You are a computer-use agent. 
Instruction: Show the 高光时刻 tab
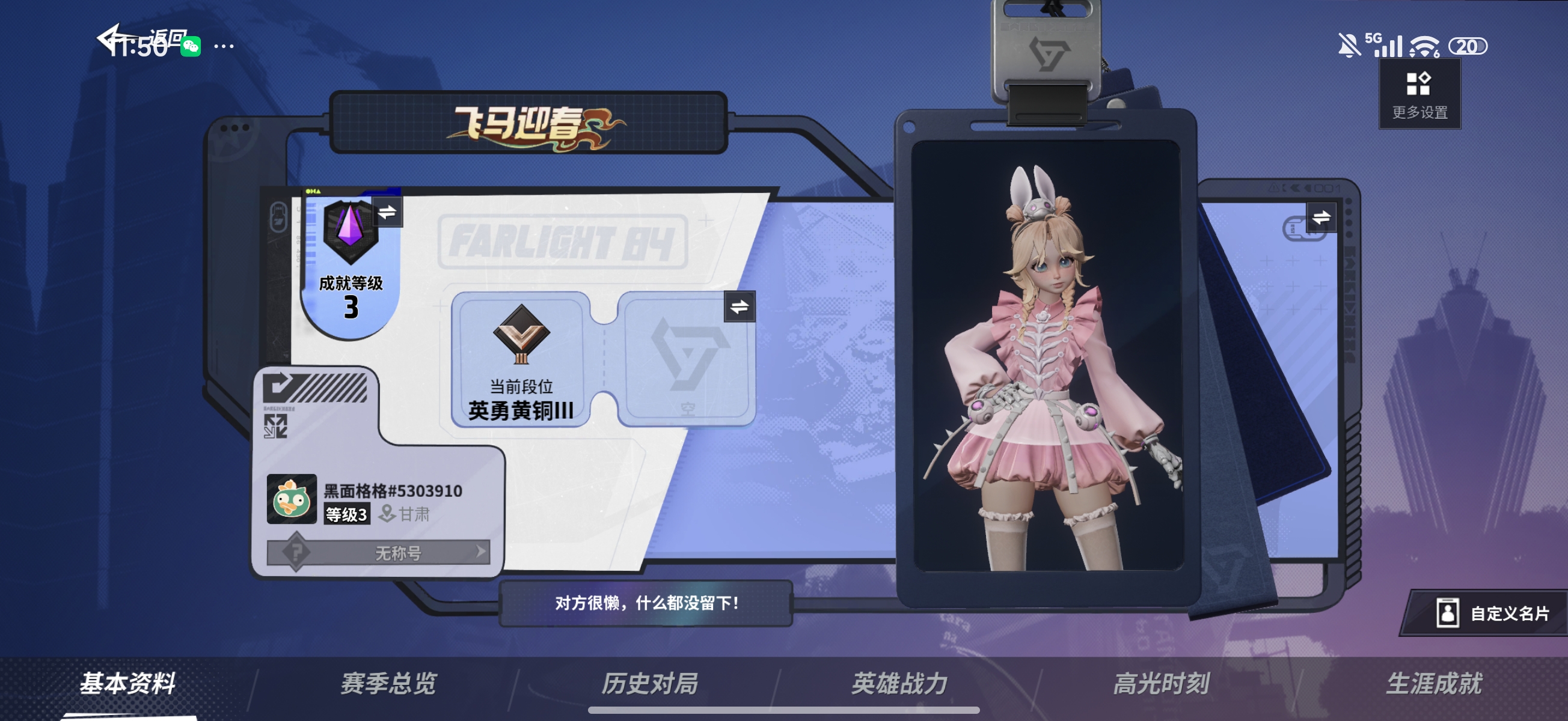pos(1161,683)
